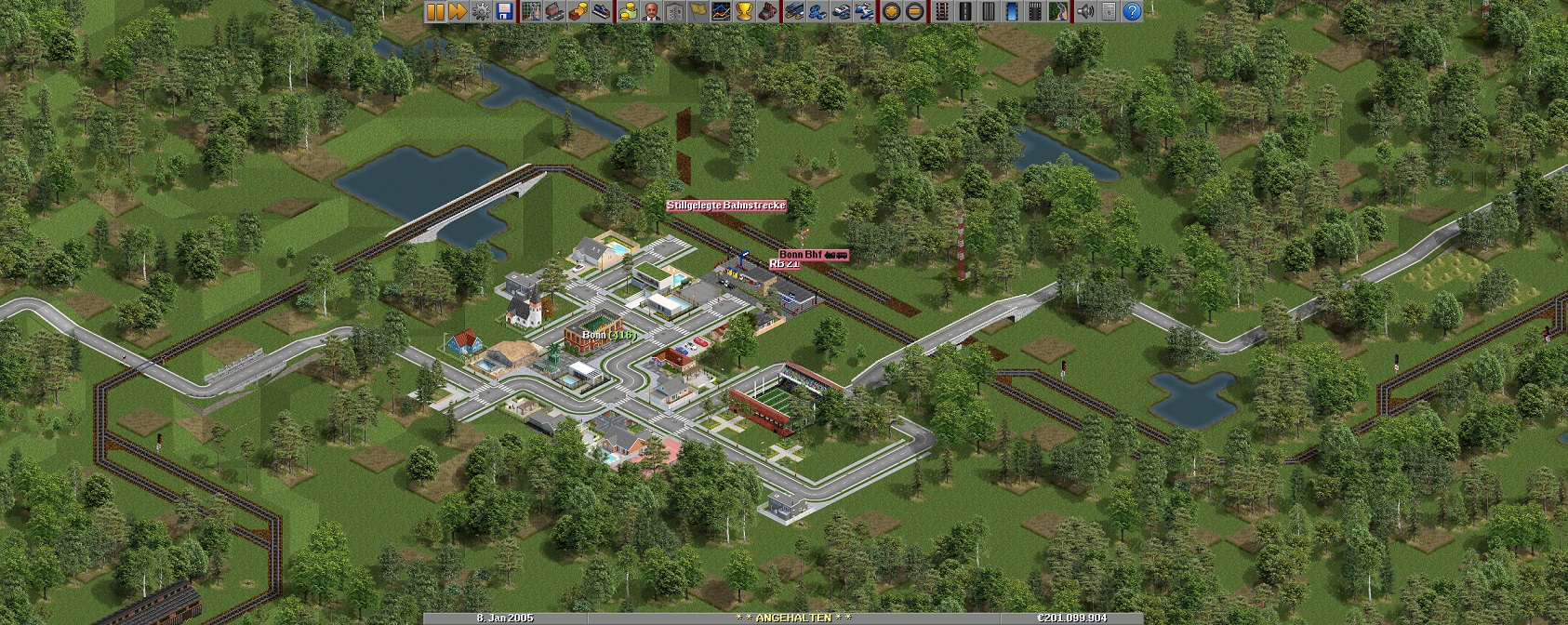Open the sound and music speaker
Image resolution: width=1568 pixels, height=625 pixels.
pos(1085,11)
